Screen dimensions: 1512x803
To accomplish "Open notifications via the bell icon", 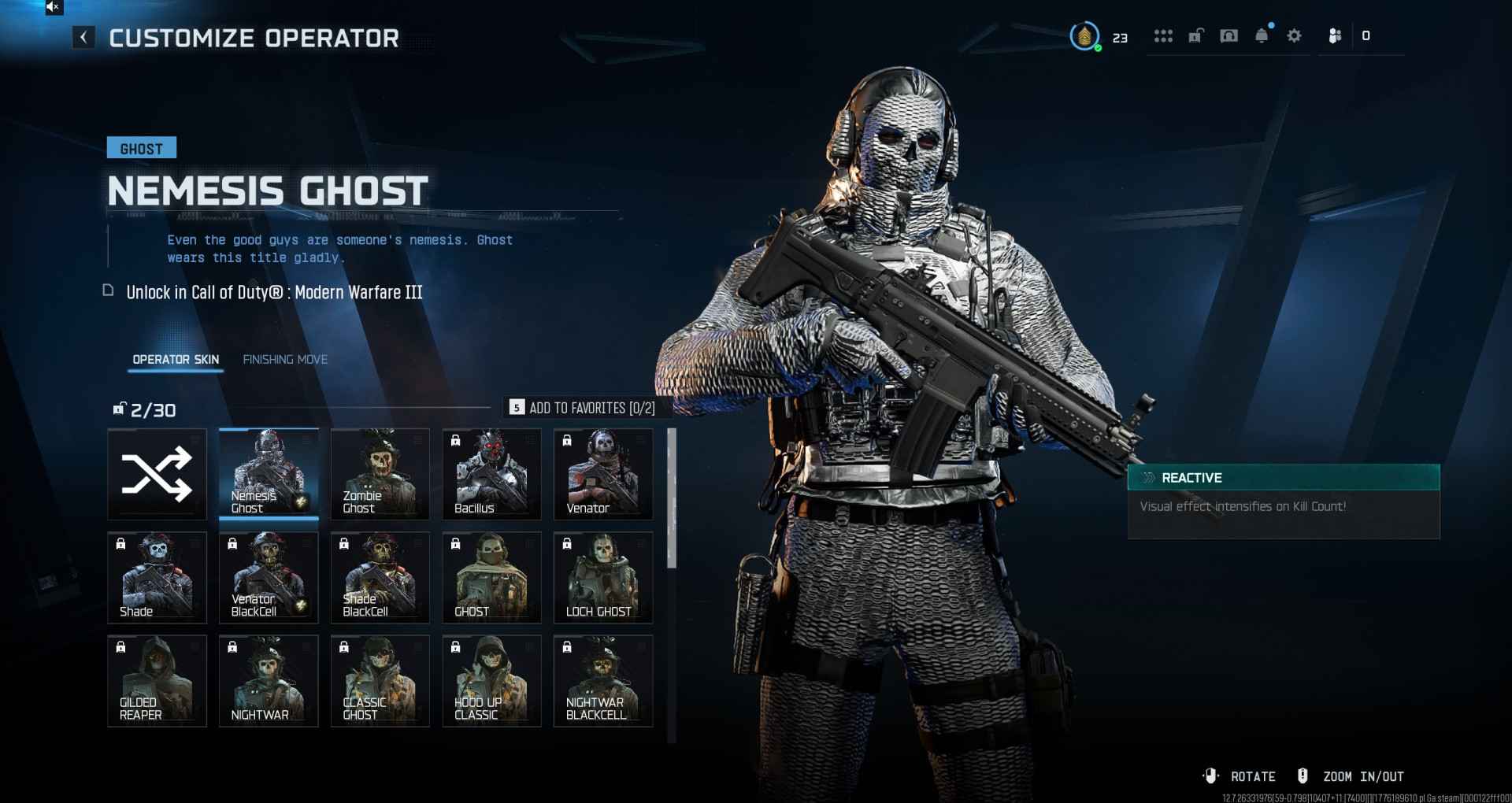I will [1262, 36].
